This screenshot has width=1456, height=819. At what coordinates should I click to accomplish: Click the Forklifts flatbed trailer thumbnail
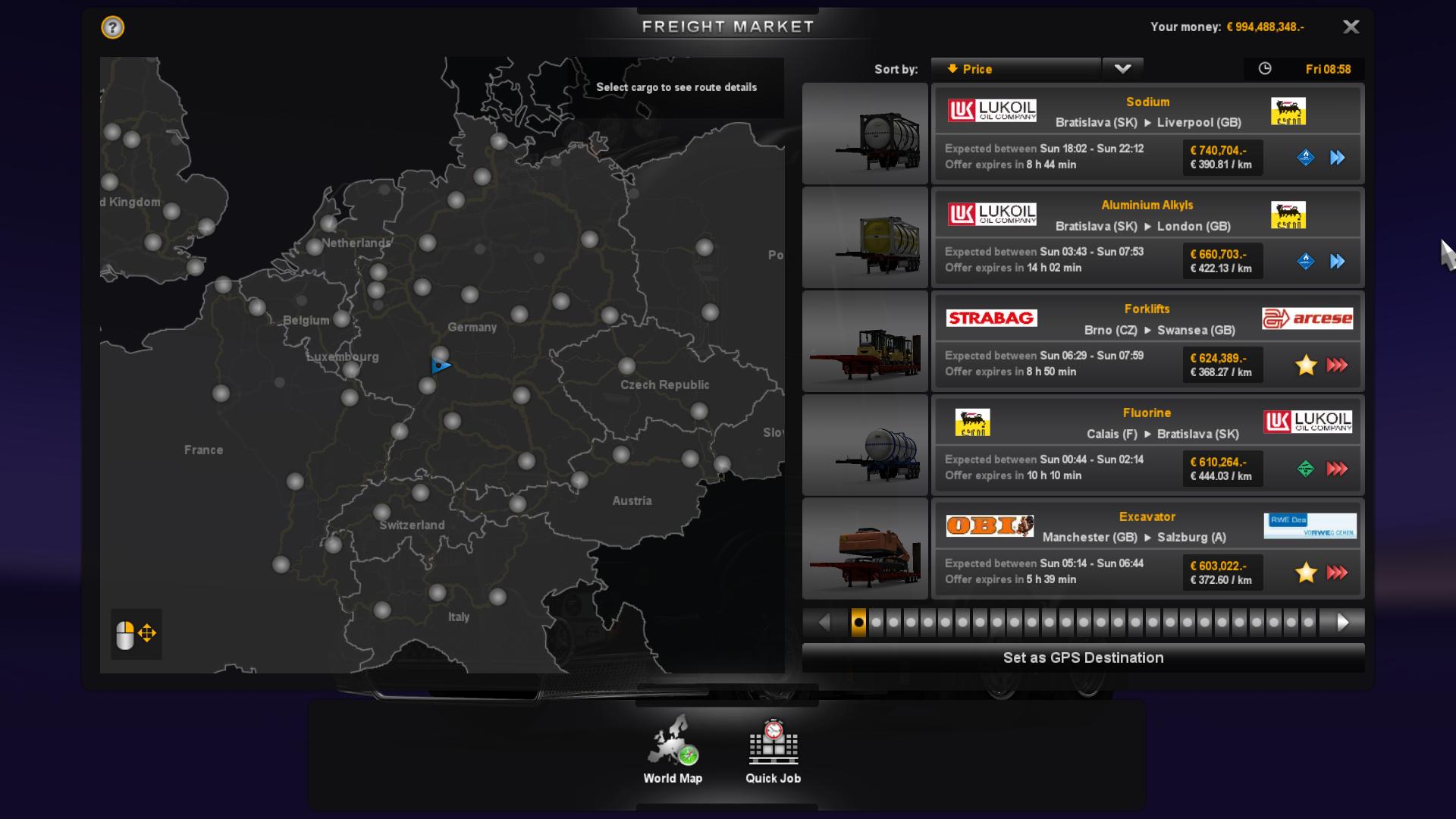pos(865,341)
